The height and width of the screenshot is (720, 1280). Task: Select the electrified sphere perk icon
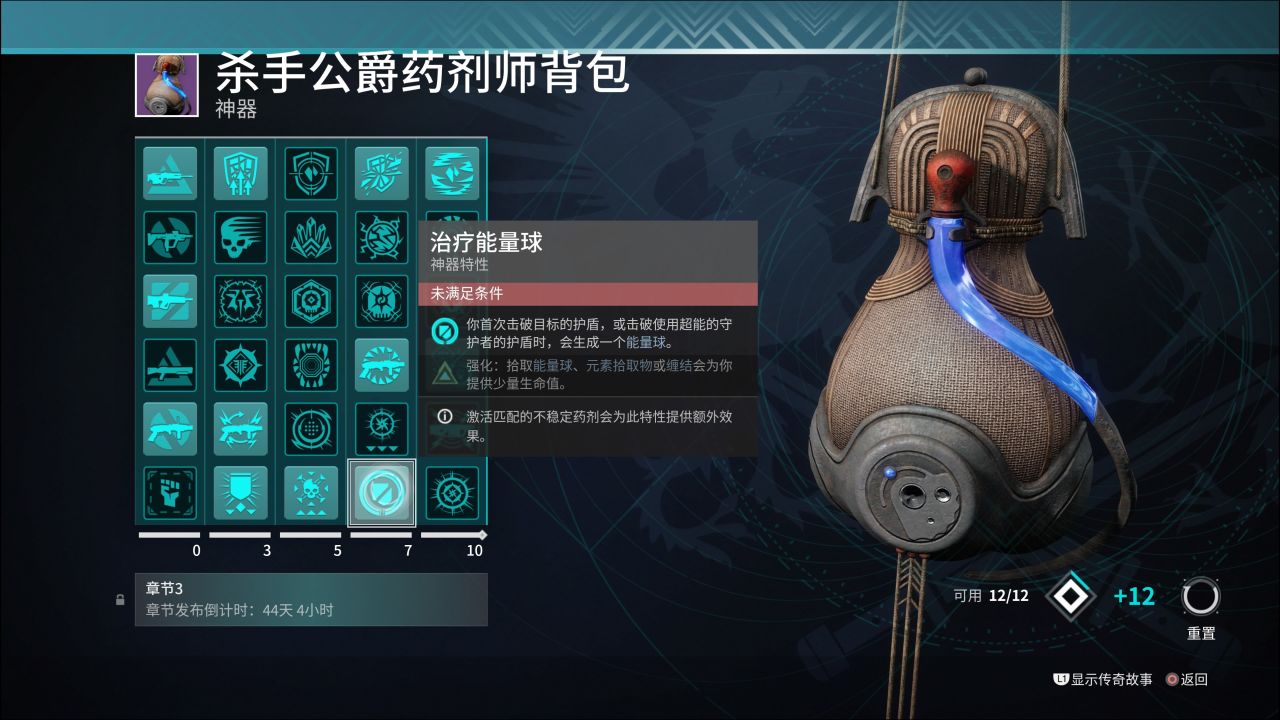tap(381, 237)
